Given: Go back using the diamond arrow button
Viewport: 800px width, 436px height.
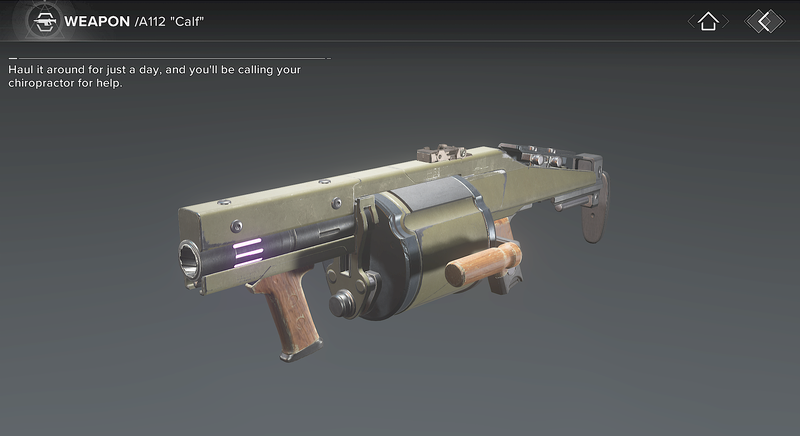Looking at the screenshot, I should (x=765, y=21).
